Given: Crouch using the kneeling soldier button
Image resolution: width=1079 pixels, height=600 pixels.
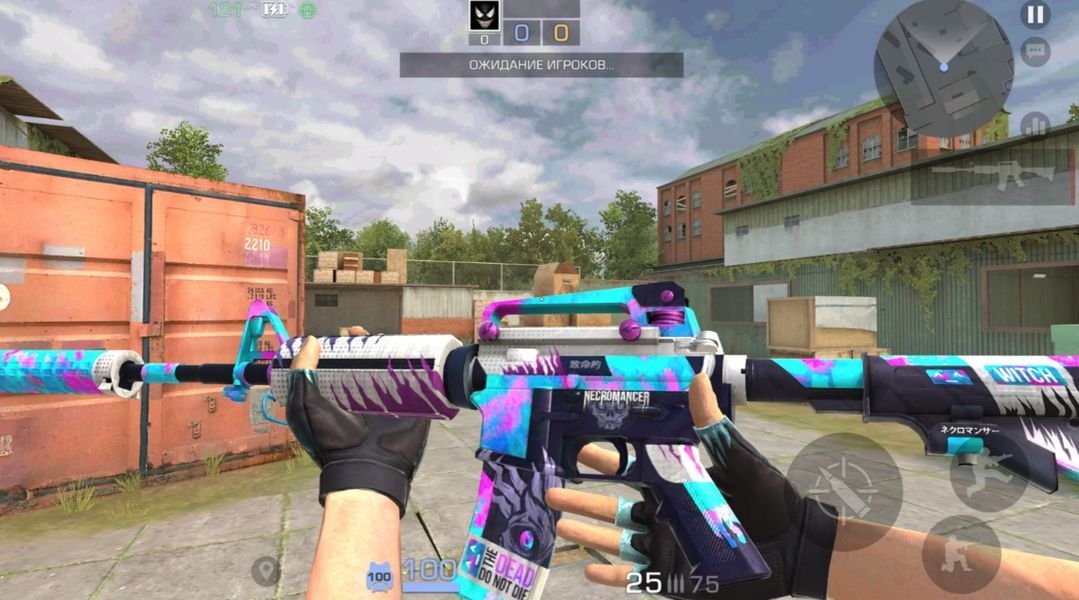Looking at the screenshot, I should click(961, 553).
